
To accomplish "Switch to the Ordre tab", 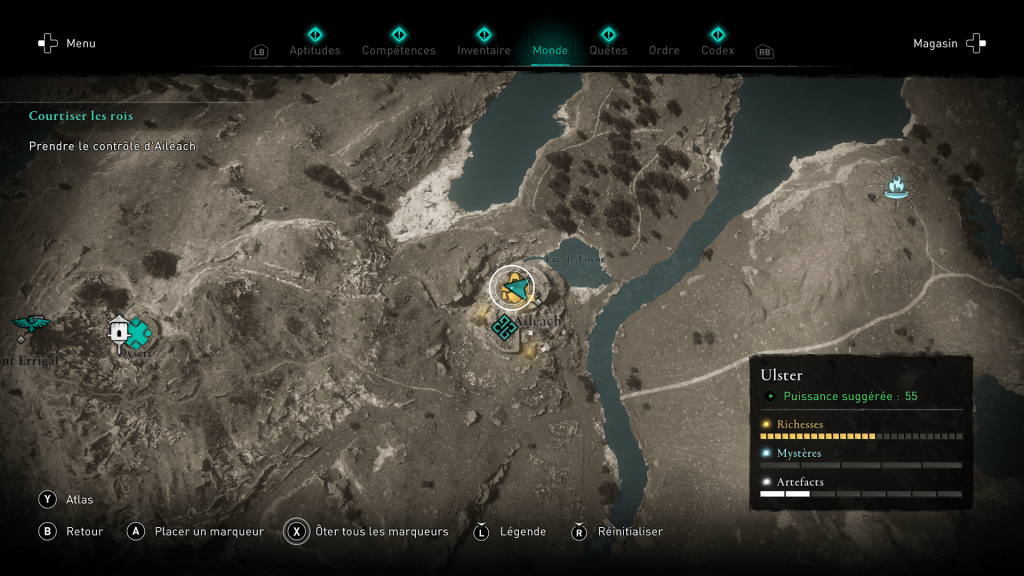I will tap(664, 50).
